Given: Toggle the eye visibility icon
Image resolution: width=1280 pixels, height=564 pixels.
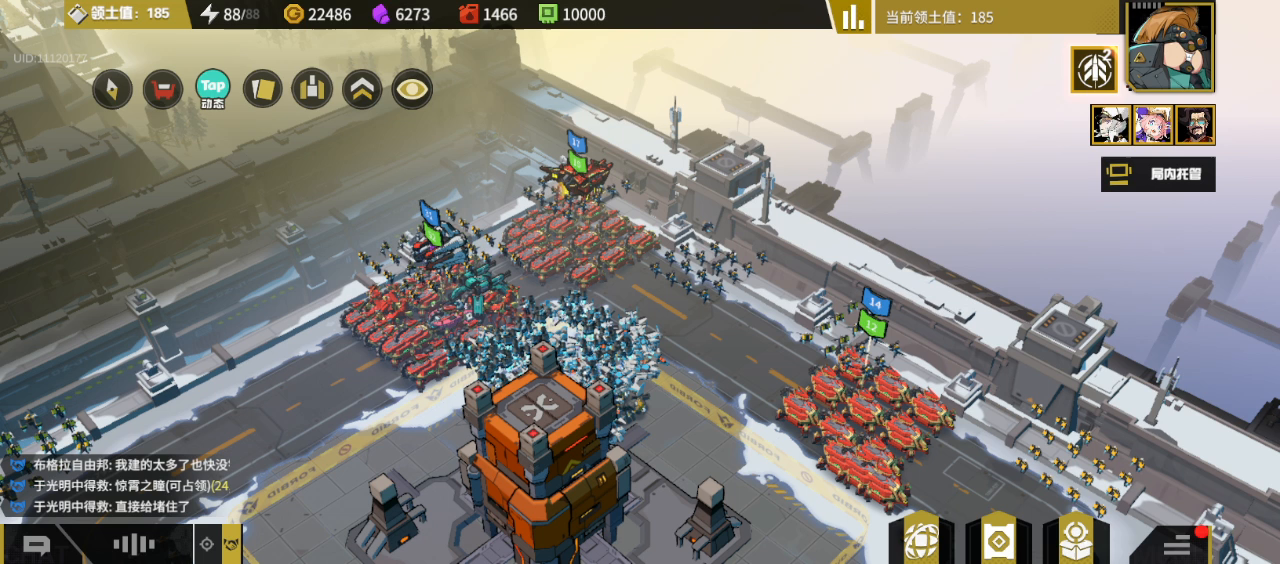Looking at the screenshot, I should [x=412, y=90].
